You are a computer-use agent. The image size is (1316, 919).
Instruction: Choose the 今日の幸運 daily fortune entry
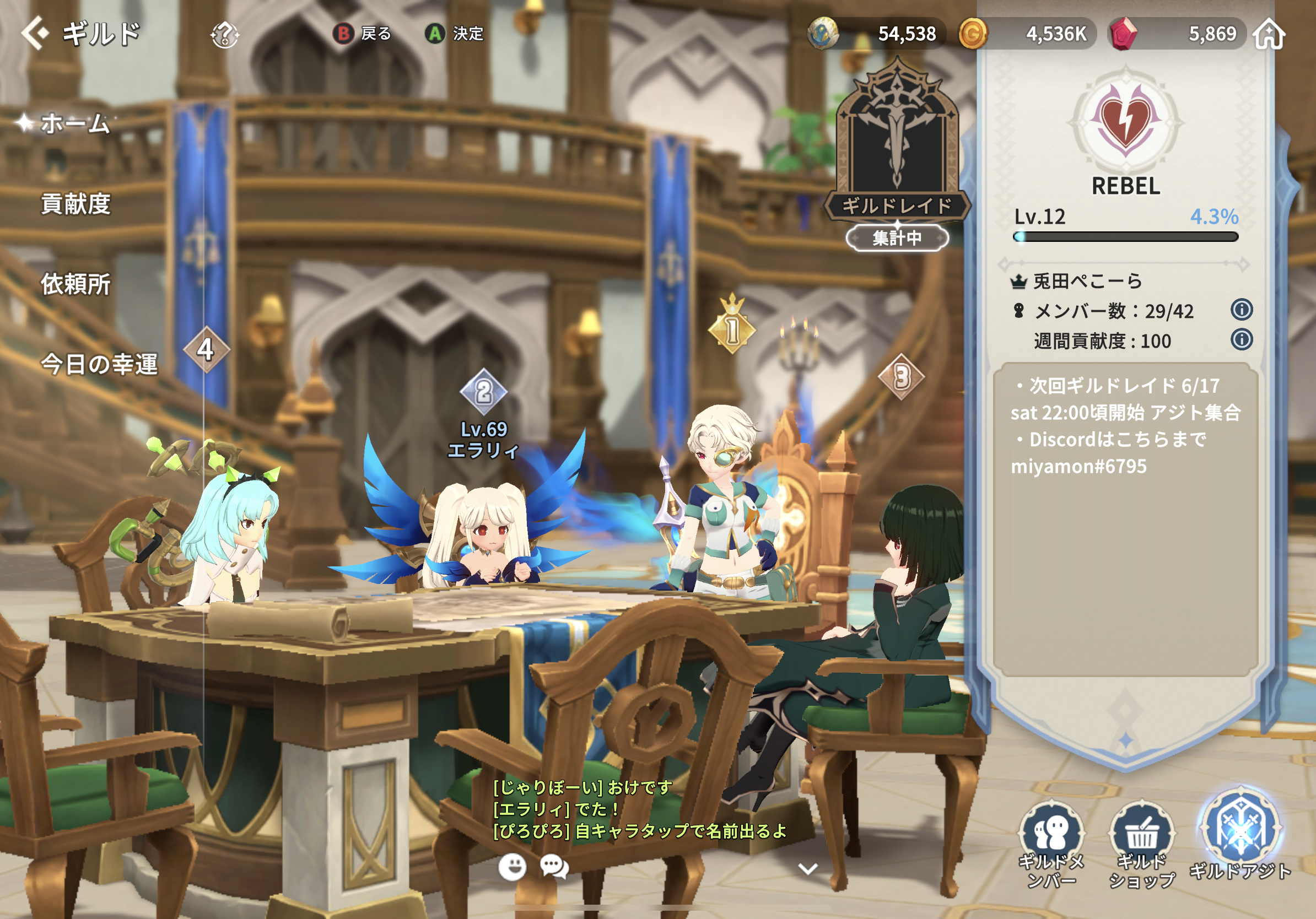click(x=99, y=364)
